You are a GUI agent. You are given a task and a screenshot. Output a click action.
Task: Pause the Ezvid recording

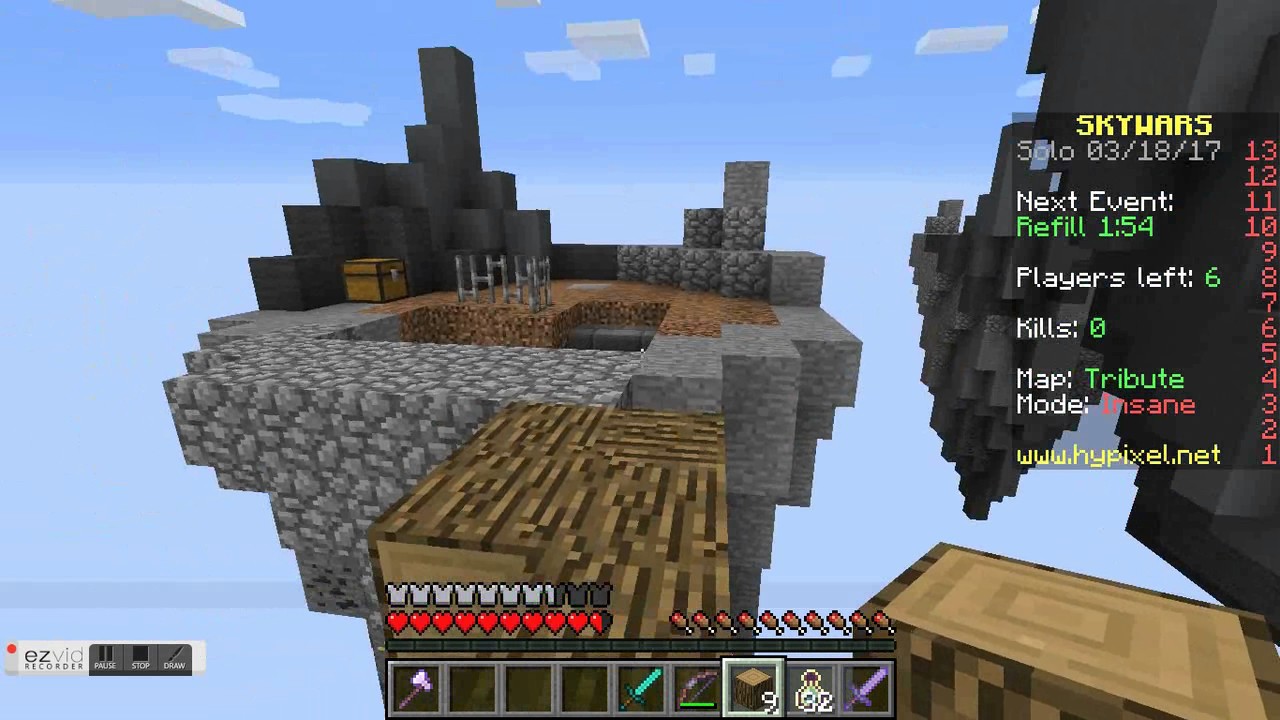[x=105, y=658]
